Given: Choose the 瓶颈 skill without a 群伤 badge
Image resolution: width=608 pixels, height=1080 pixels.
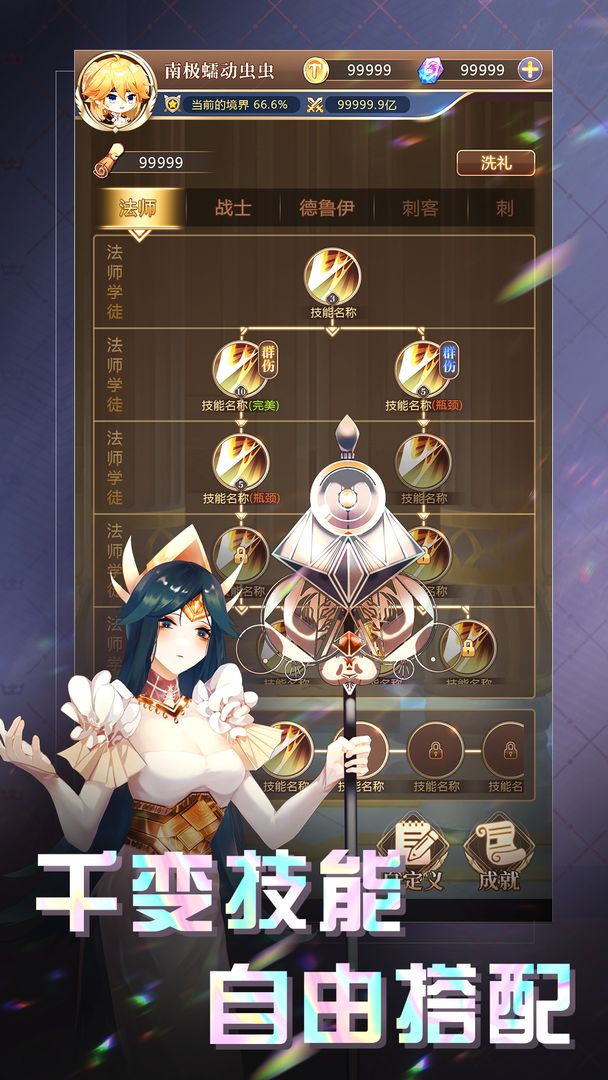Looking at the screenshot, I should pyautogui.click(x=241, y=461).
